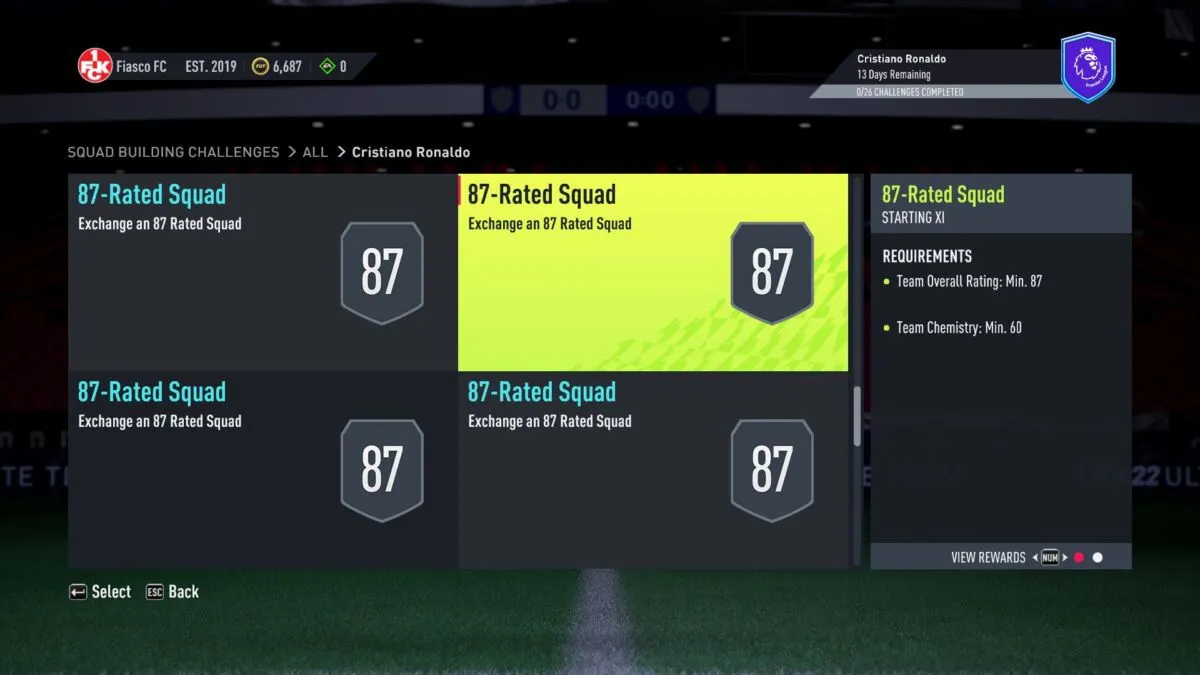Go to Squad Building Challenges in the breadcrumb
This screenshot has width=1200, height=675.
tap(173, 152)
